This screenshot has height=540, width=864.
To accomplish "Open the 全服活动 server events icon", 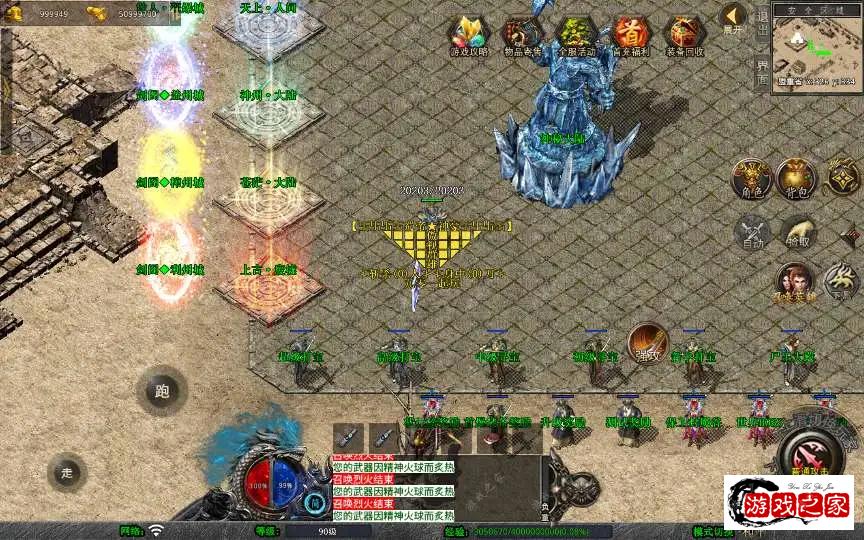I will tap(574, 35).
